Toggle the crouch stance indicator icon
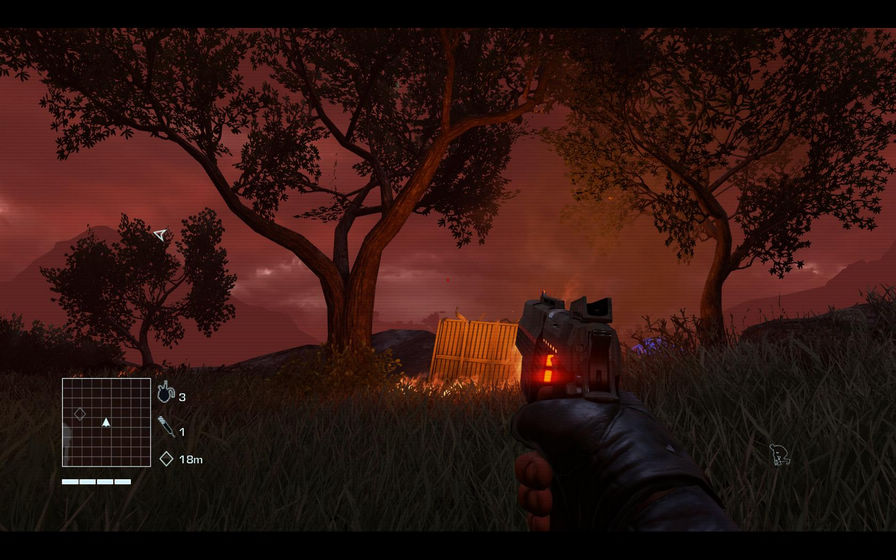This screenshot has width=896, height=560. click(x=779, y=456)
